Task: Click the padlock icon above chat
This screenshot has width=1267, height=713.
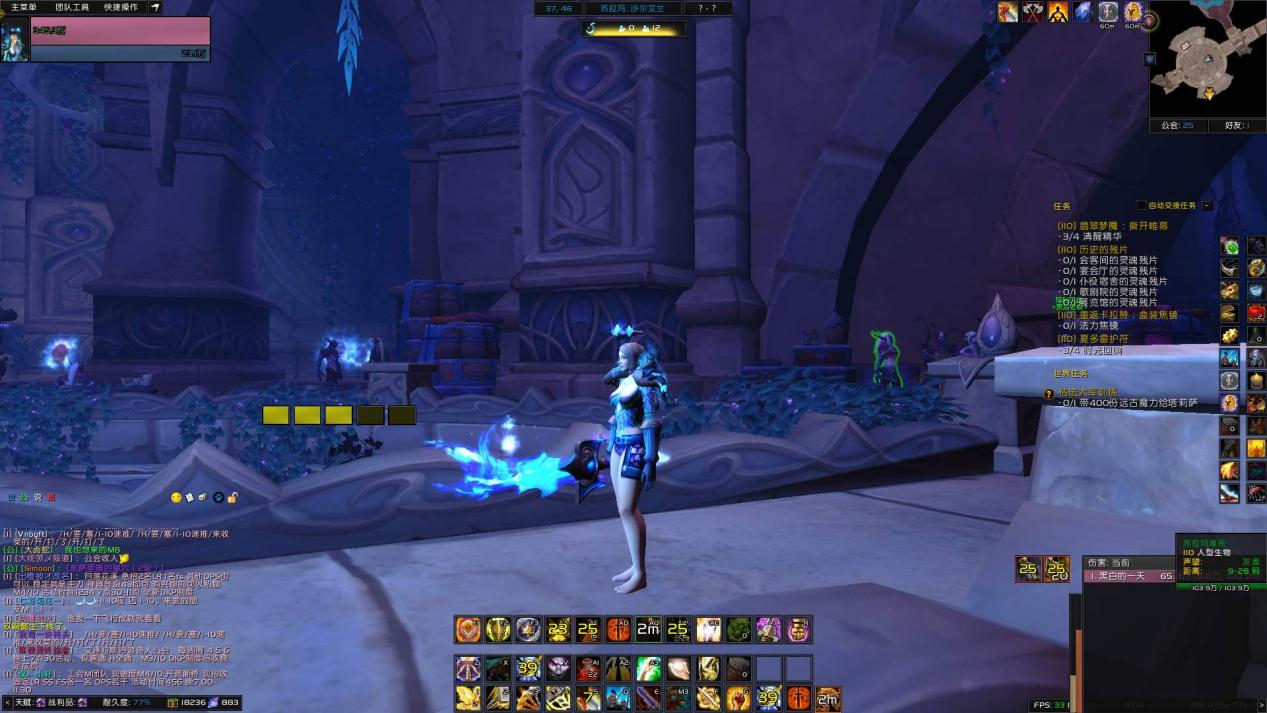Action: coord(232,497)
